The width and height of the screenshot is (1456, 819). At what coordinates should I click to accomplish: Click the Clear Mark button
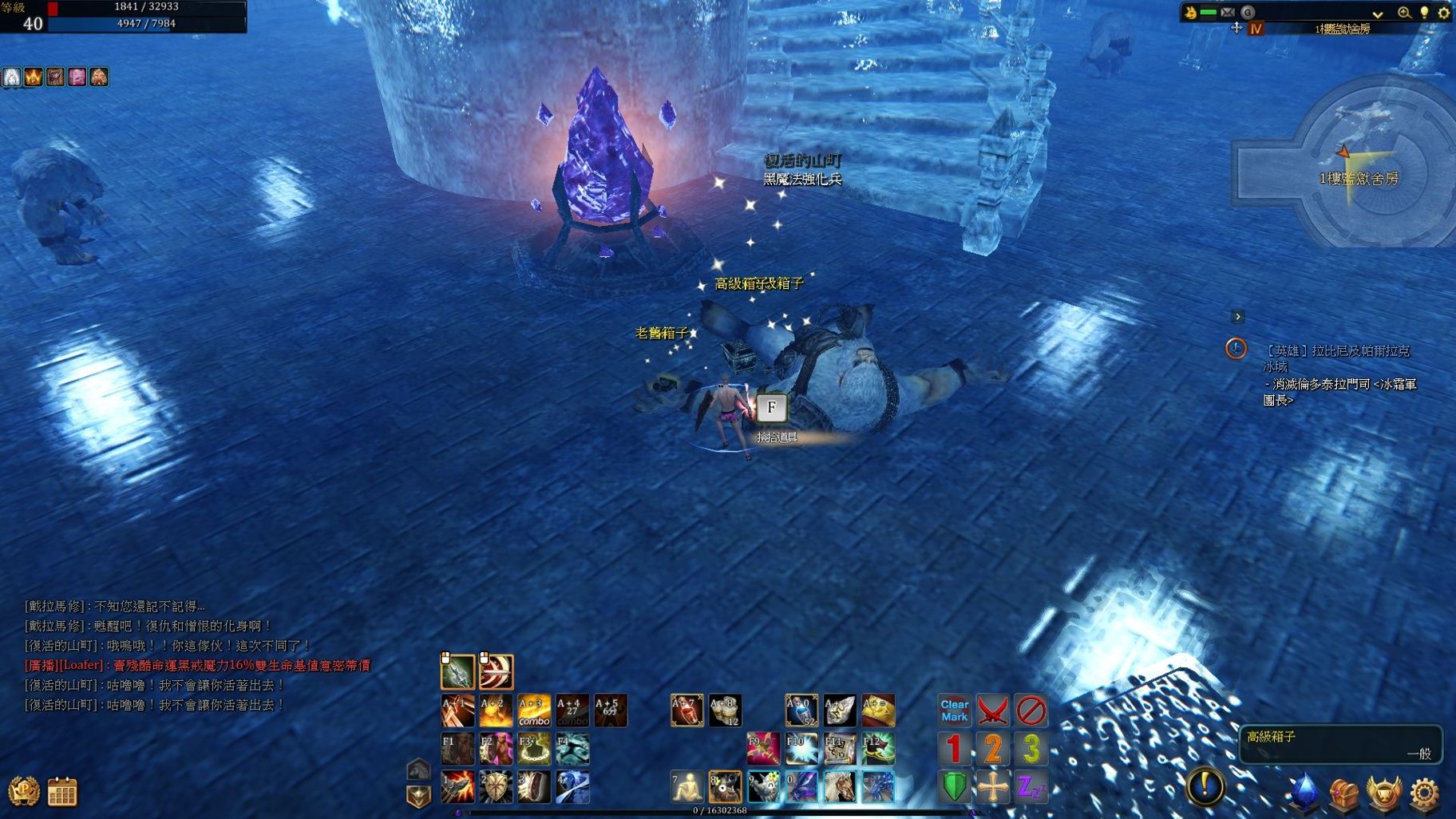pos(954,710)
